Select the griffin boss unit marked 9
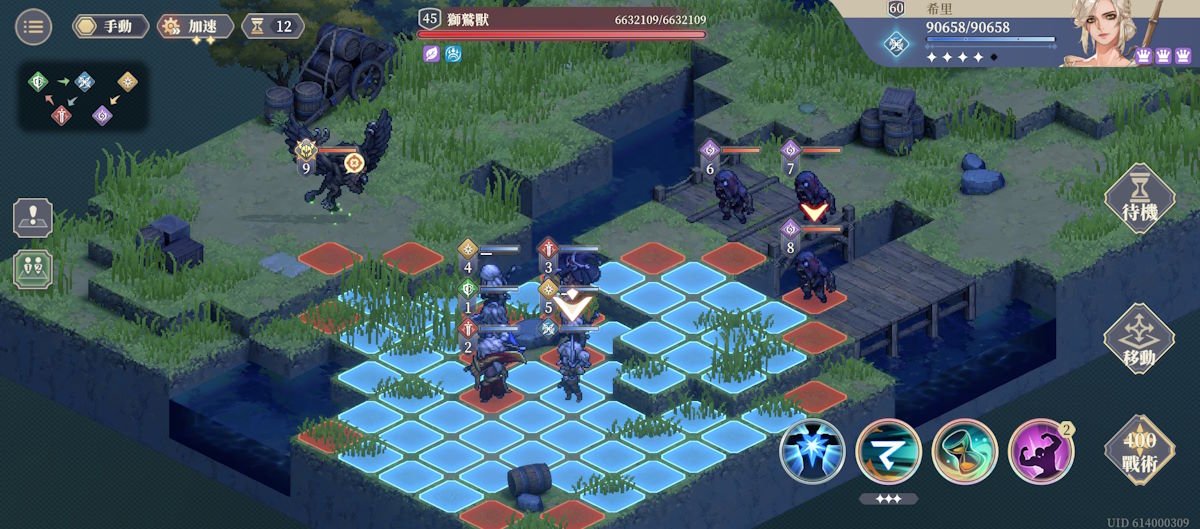 point(337,160)
